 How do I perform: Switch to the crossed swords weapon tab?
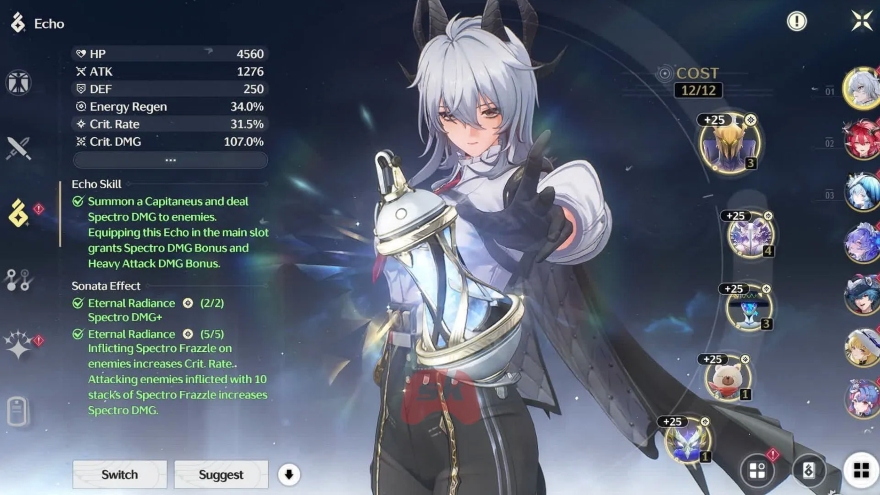19,148
